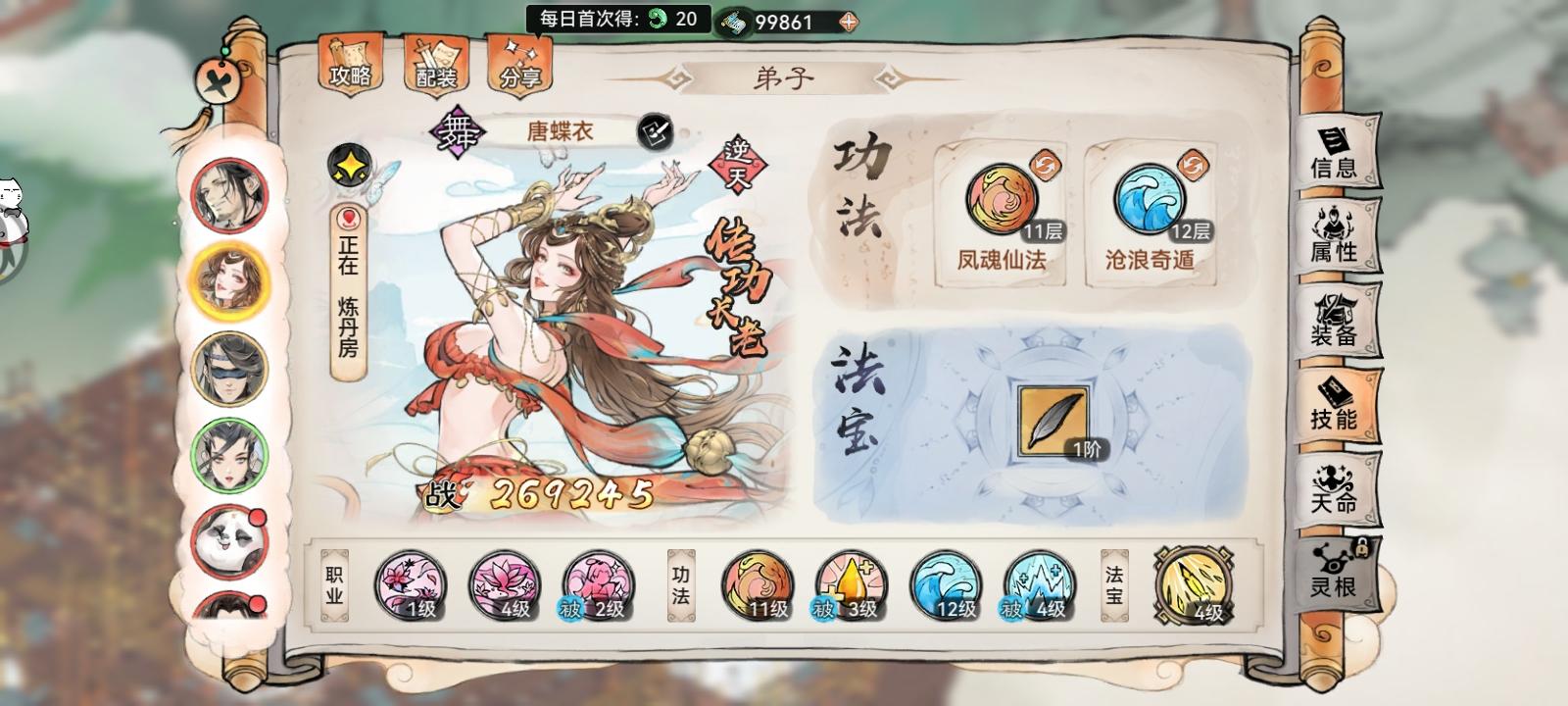Click the 配装 button at top left
The width and height of the screenshot is (1568, 706).
(438, 66)
